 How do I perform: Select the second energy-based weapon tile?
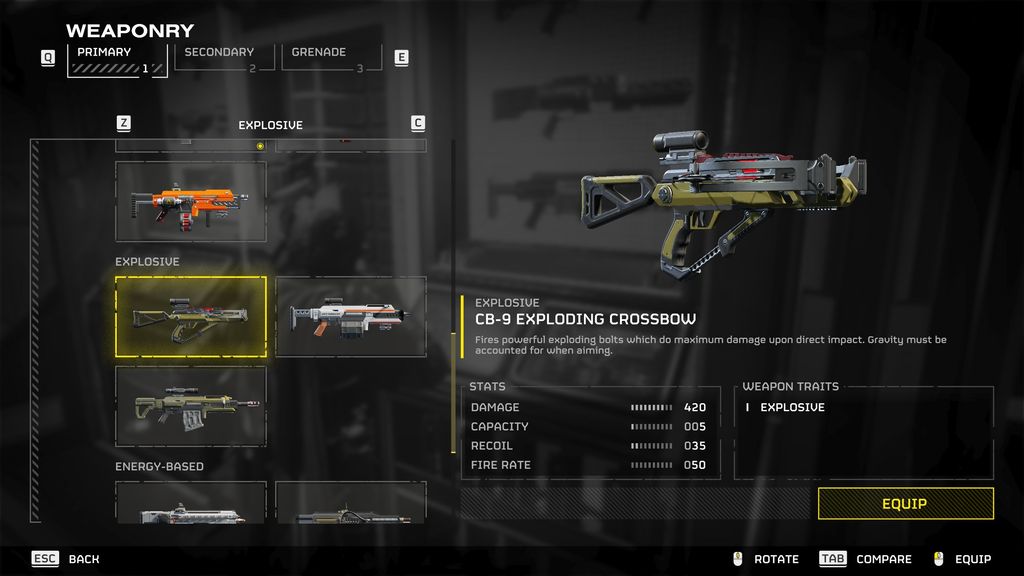pyautogui.click(x=350, y=503)
